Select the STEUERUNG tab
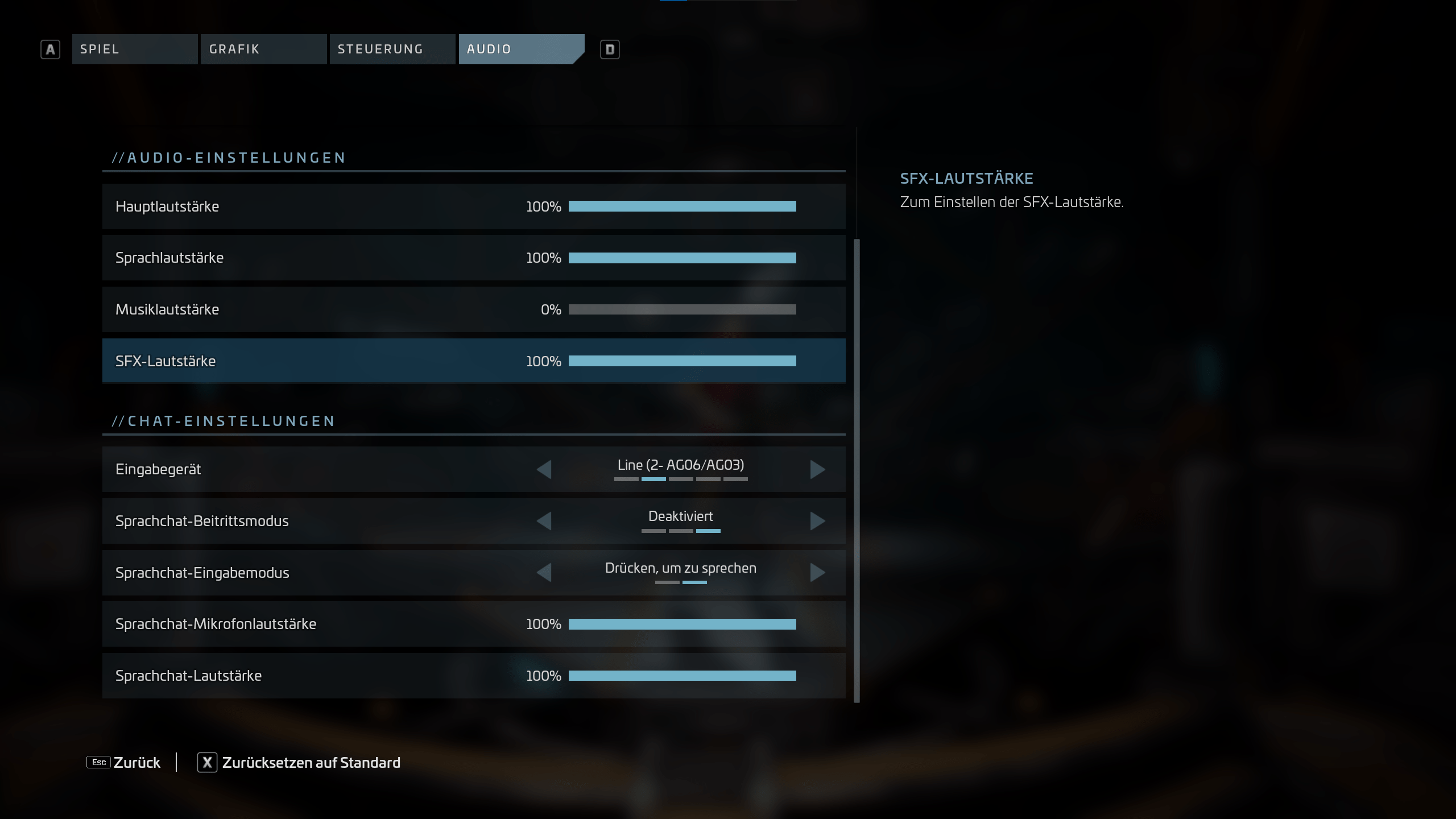 tap(392, 49)
